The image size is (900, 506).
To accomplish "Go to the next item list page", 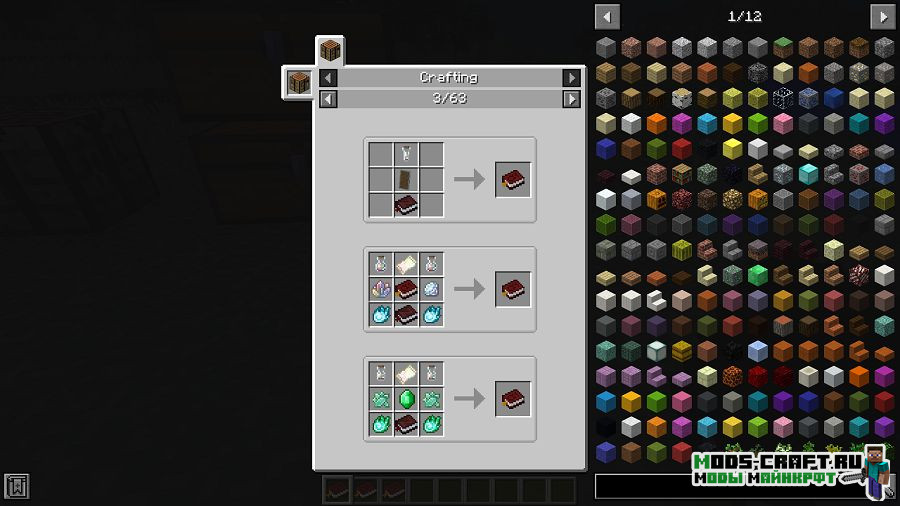I will pos(882,17).
